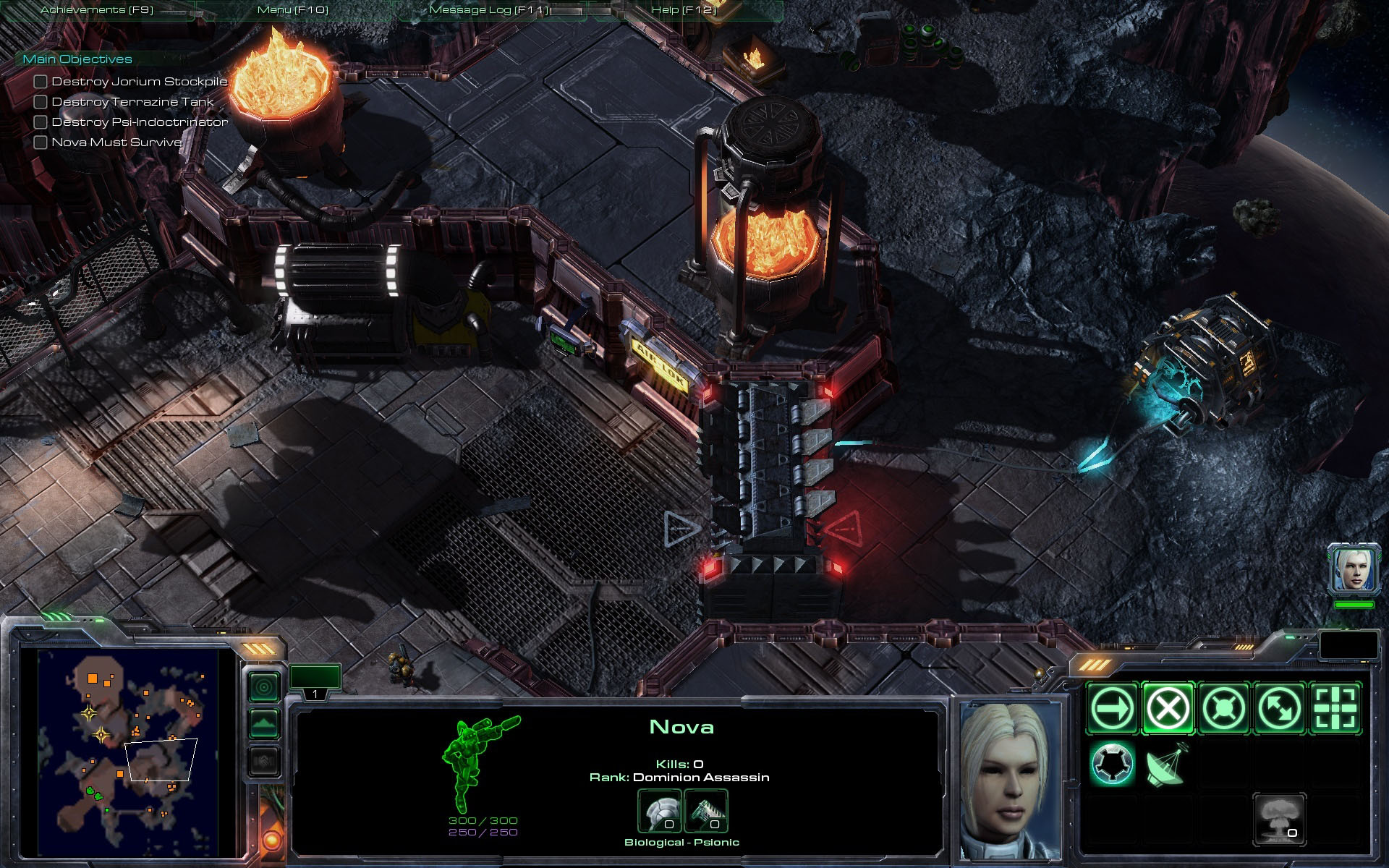Open the Help menu
This screenshot has height=868, width=1389.
click(x=683, y=10)
